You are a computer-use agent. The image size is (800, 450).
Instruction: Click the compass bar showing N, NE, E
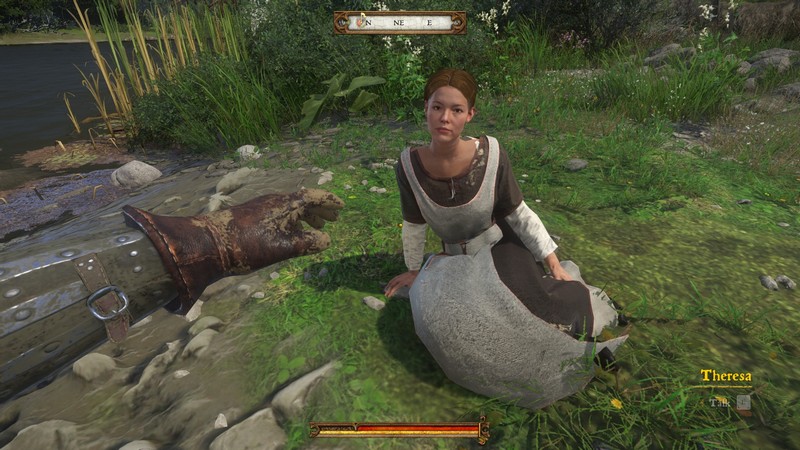[399, 22]
